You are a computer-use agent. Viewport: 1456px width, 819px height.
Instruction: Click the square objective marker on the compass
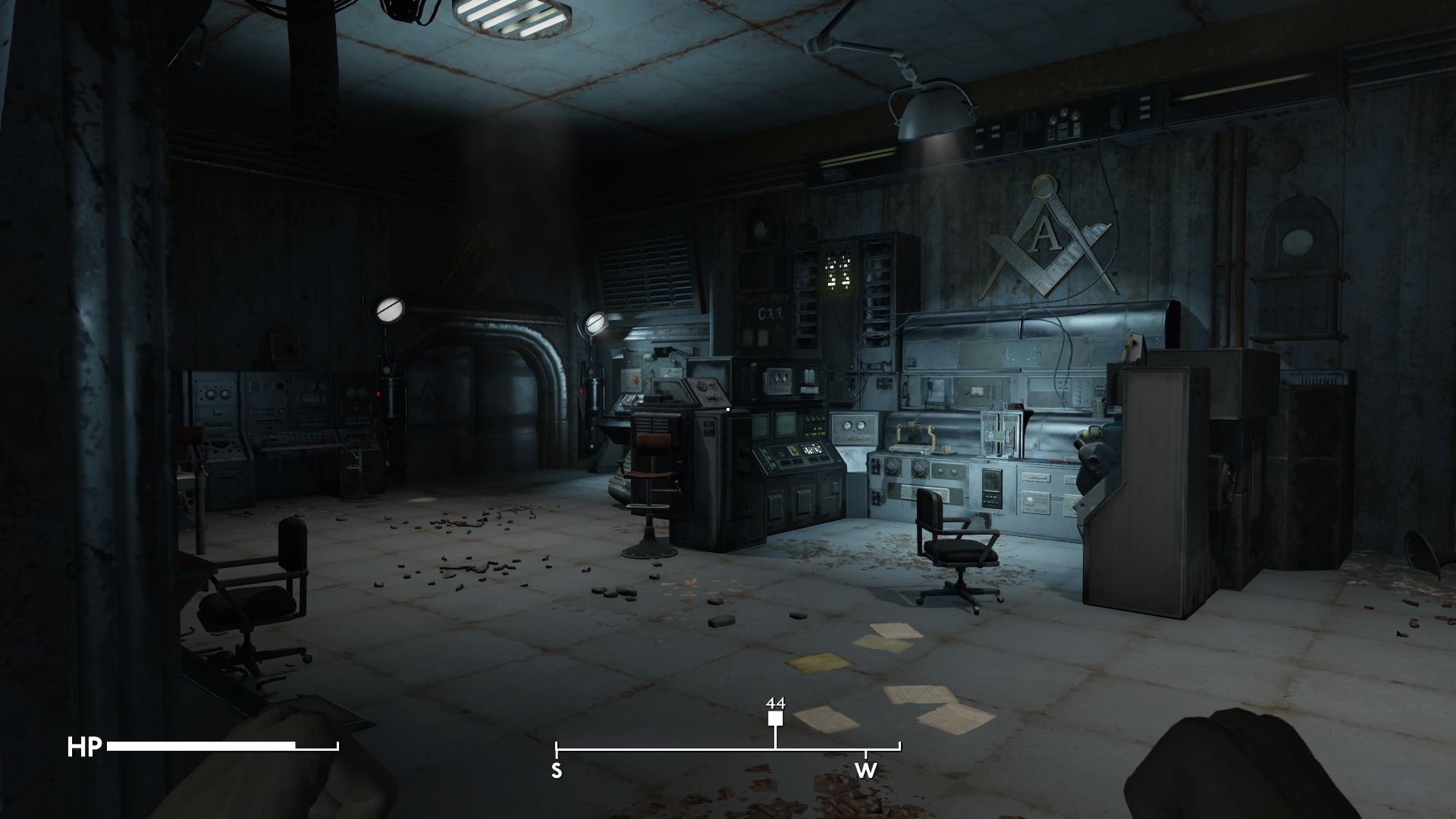pyautogui.click(x=775, y=719)
